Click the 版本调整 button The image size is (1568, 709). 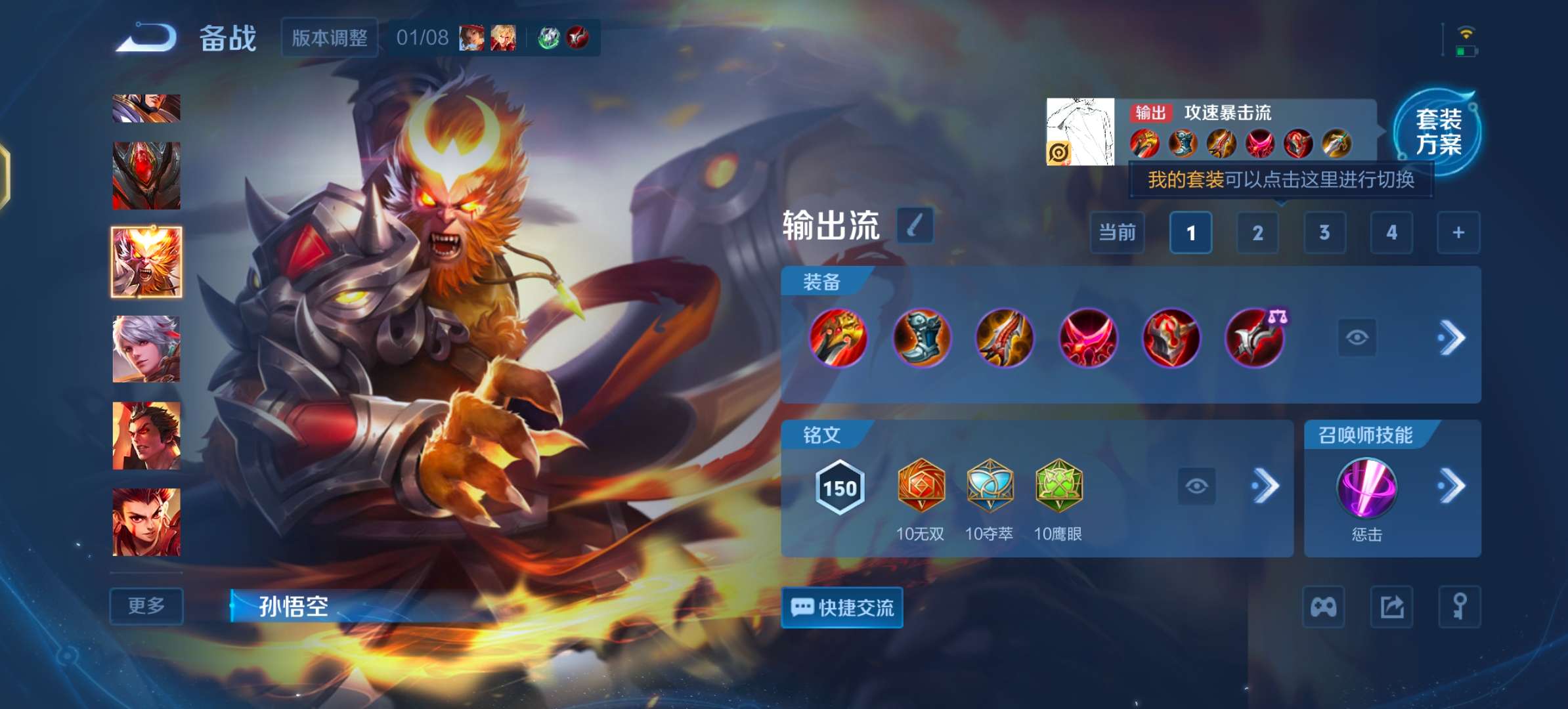point(329,38)
